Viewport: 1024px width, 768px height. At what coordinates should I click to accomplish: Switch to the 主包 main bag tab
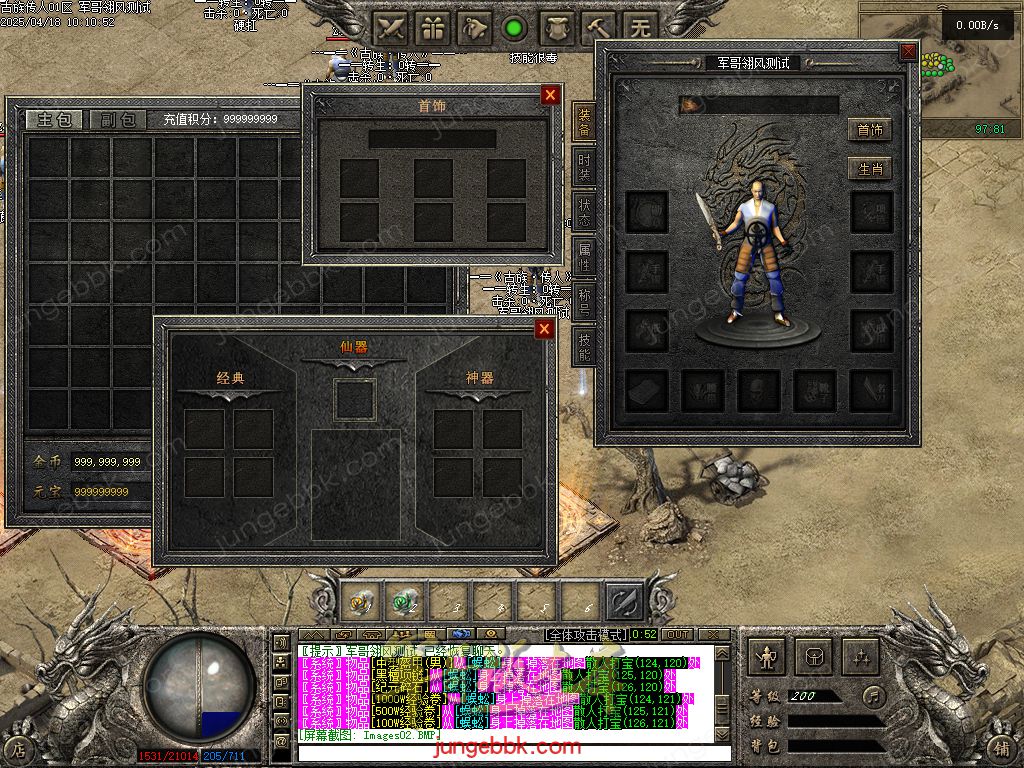54,120
